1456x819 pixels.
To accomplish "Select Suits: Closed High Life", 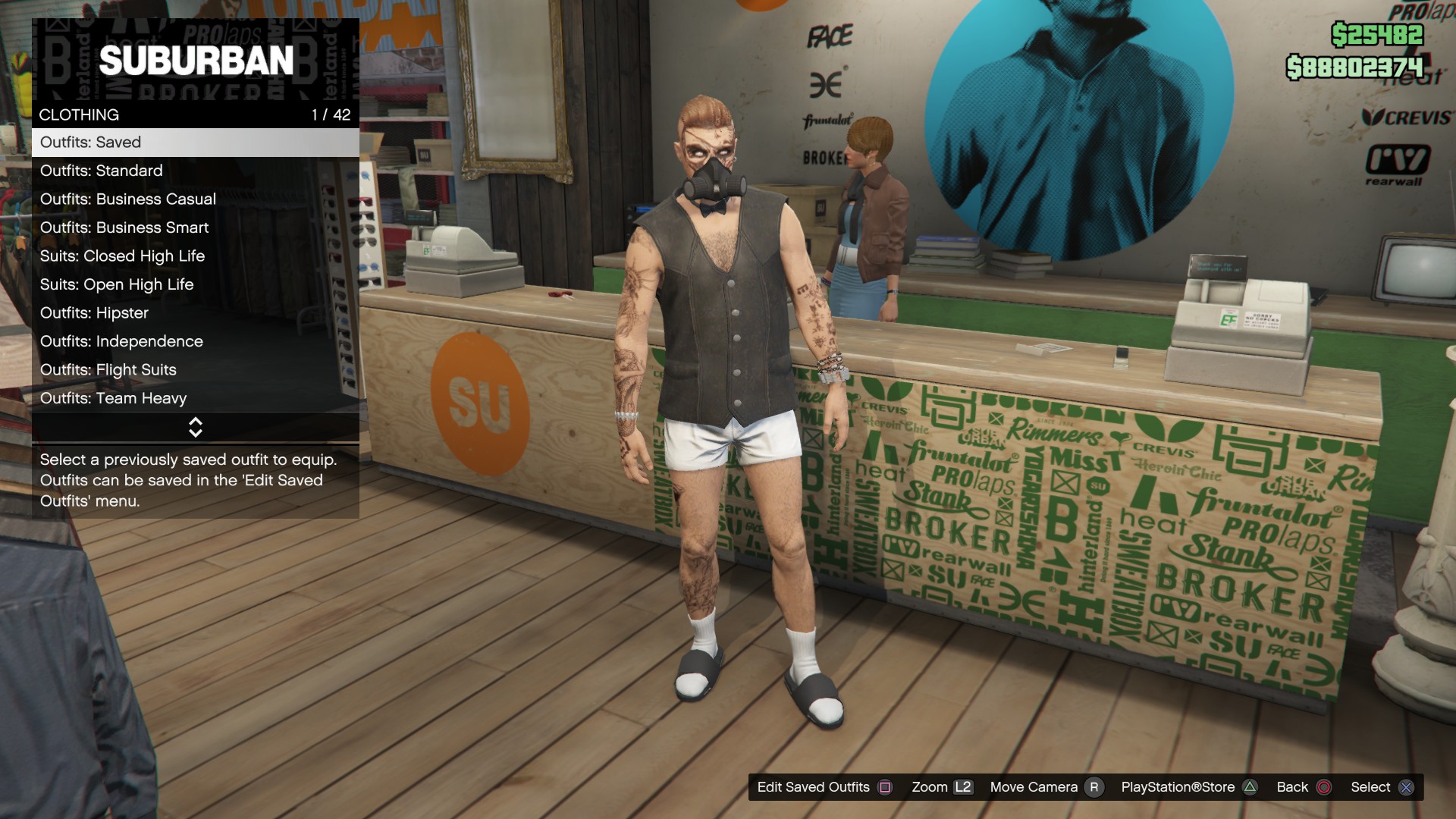I will 195,256.
